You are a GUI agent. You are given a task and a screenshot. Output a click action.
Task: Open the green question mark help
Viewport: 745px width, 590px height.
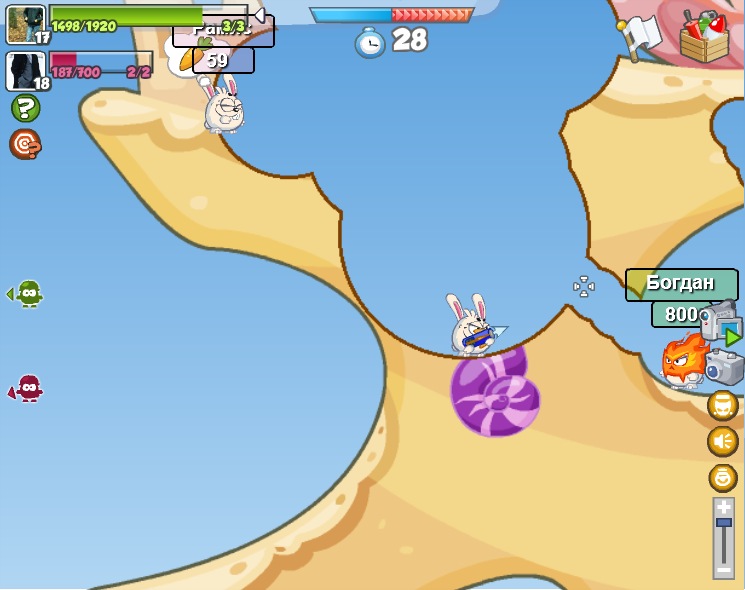25,108
